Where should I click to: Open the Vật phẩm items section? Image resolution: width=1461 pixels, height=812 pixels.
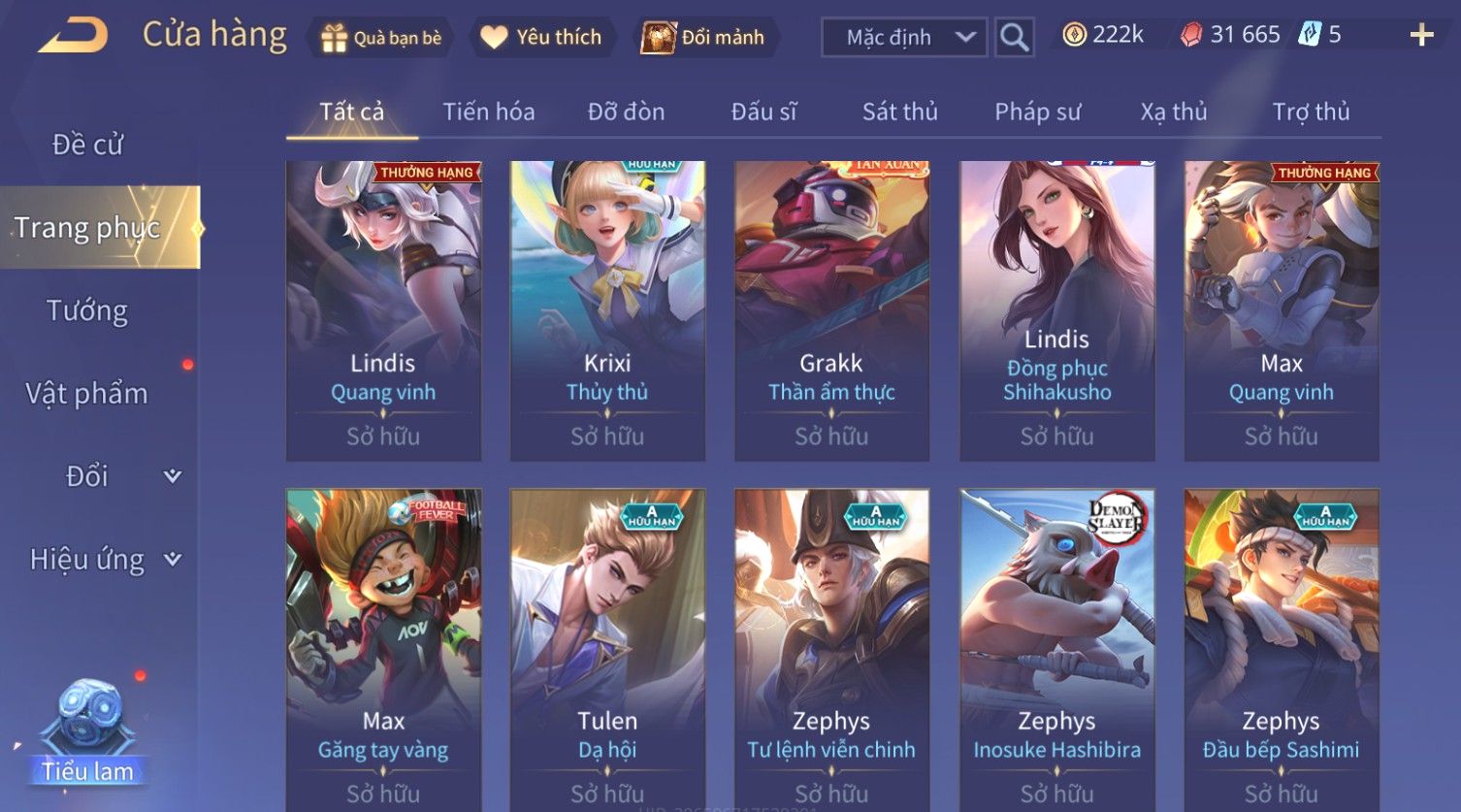(87, 394)
